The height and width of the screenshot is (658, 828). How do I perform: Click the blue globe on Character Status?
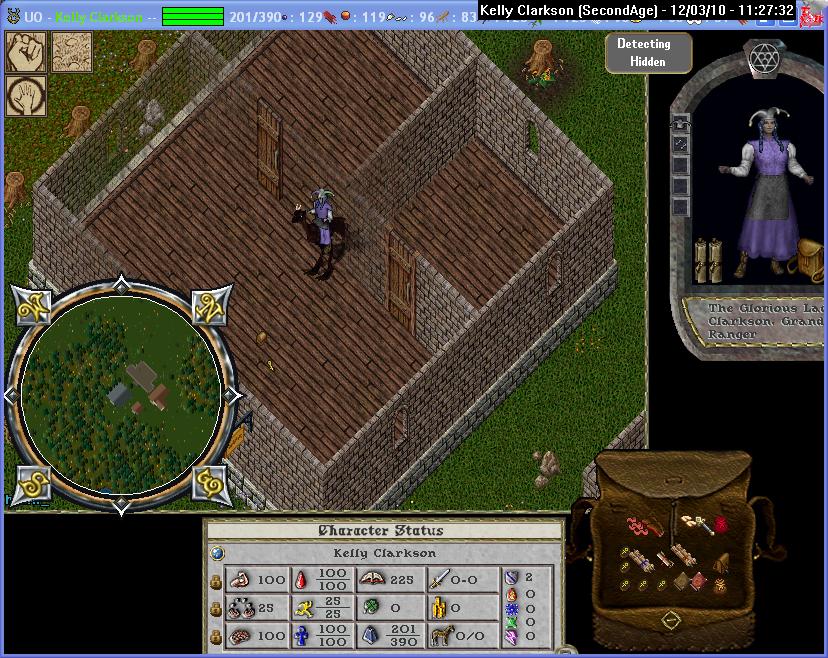point(218,553)
